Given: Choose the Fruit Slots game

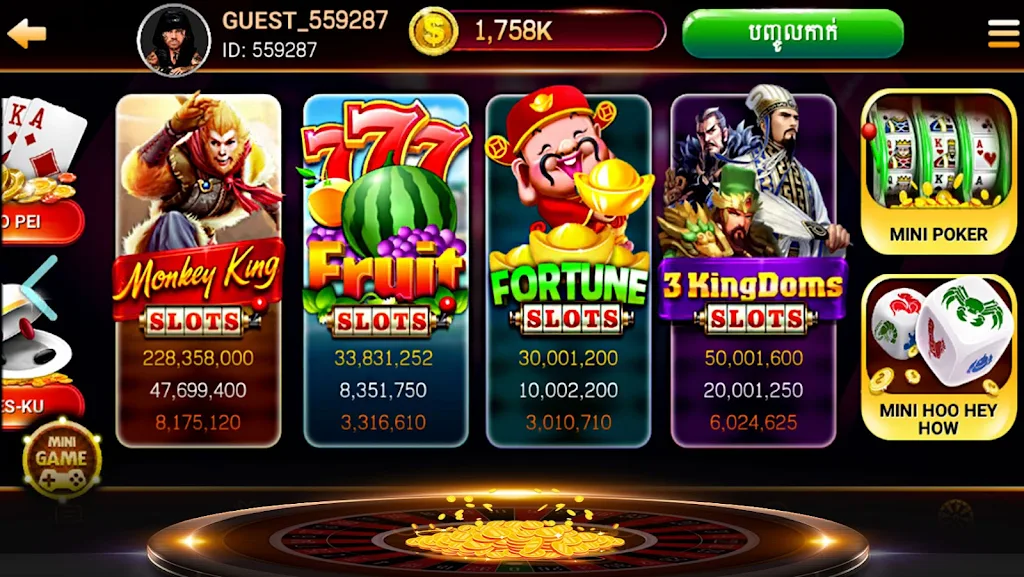Looking at the screenshot, I should point(386,270).
